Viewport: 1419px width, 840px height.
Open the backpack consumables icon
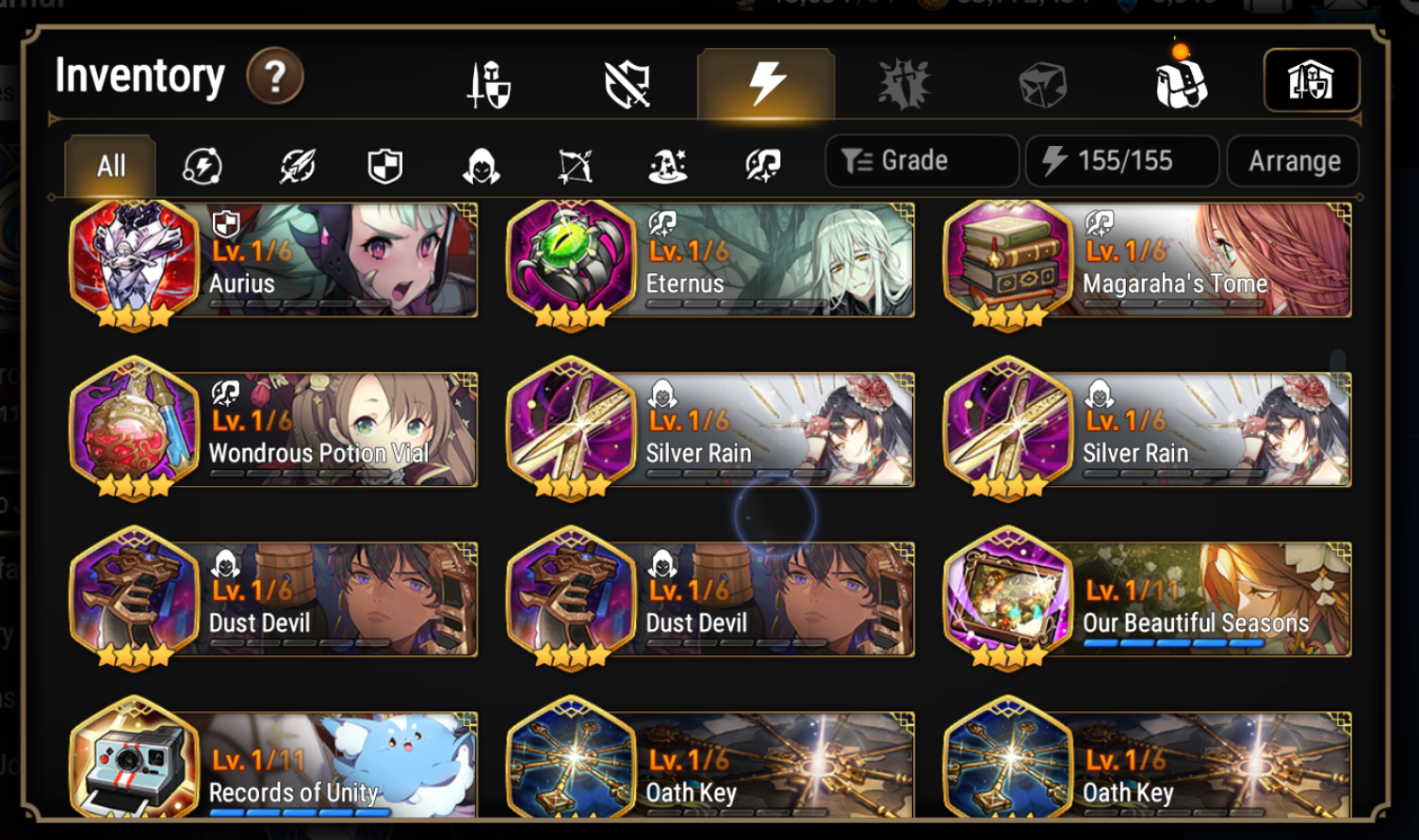click(1182, 83)
